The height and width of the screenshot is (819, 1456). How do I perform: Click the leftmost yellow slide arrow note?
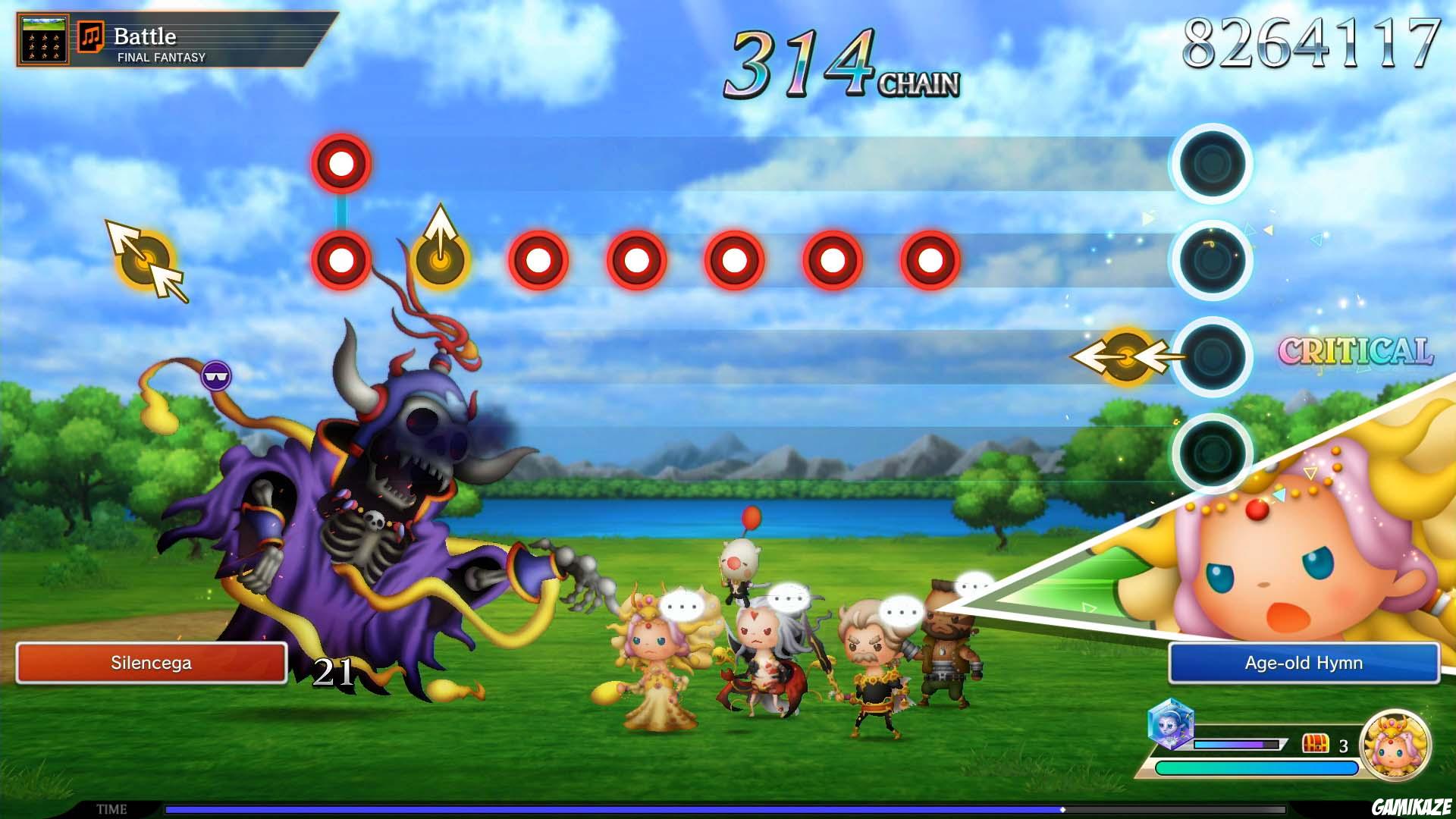[146, 262]
